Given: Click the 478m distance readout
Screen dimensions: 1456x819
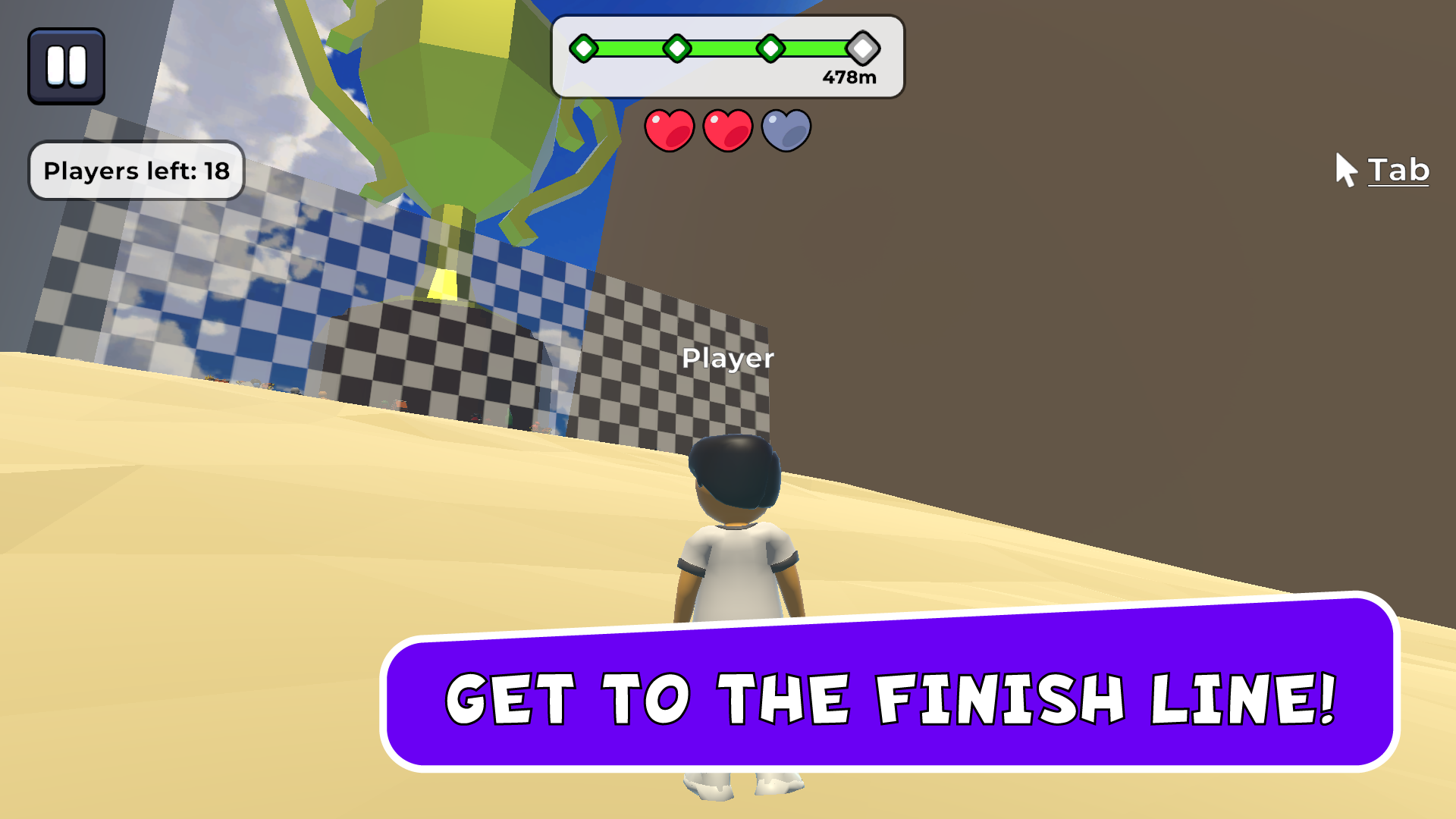Looking at the screenshot, I should (x=850, y=76).
